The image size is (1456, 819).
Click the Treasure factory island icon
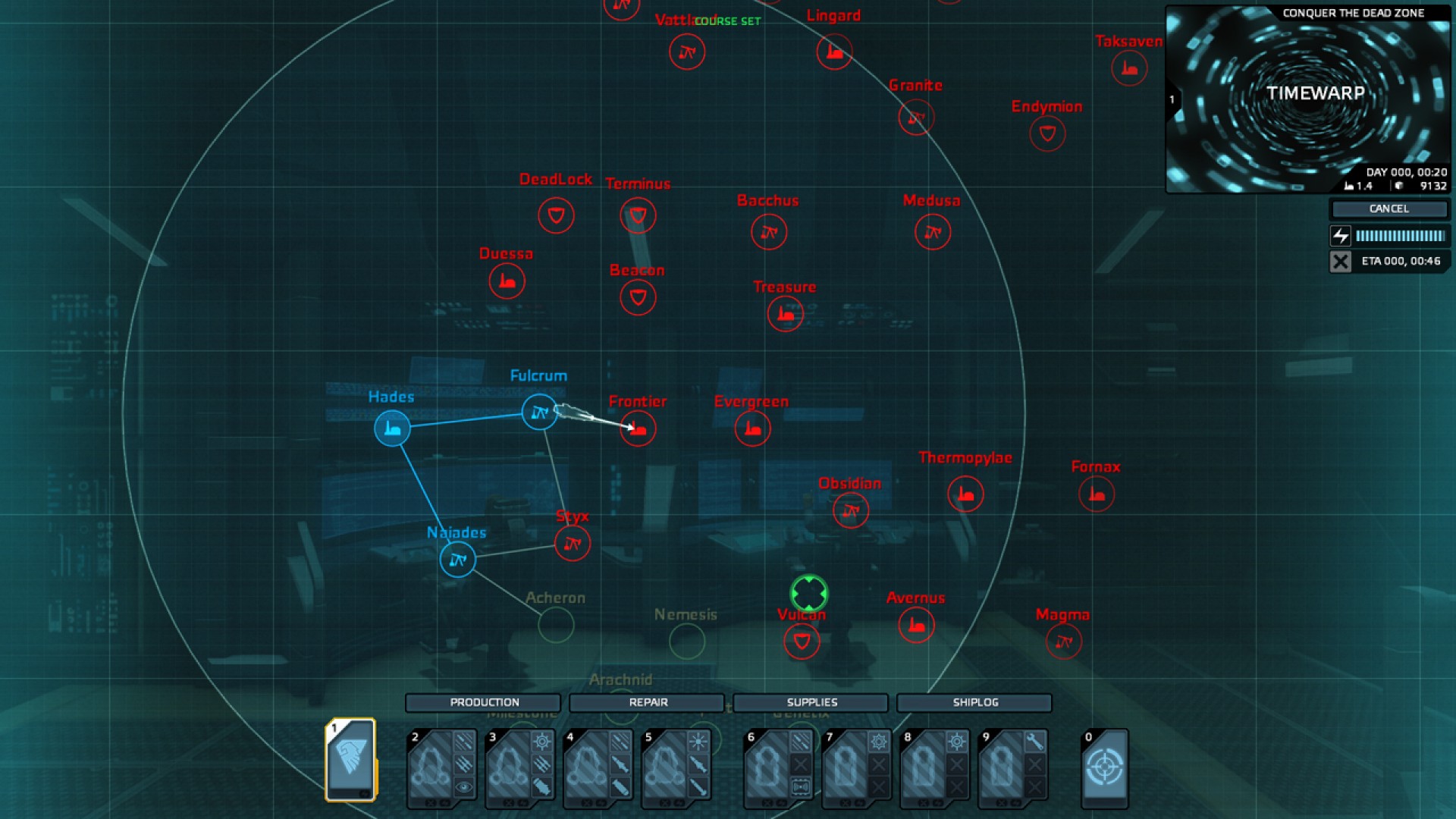pos(785,313)
